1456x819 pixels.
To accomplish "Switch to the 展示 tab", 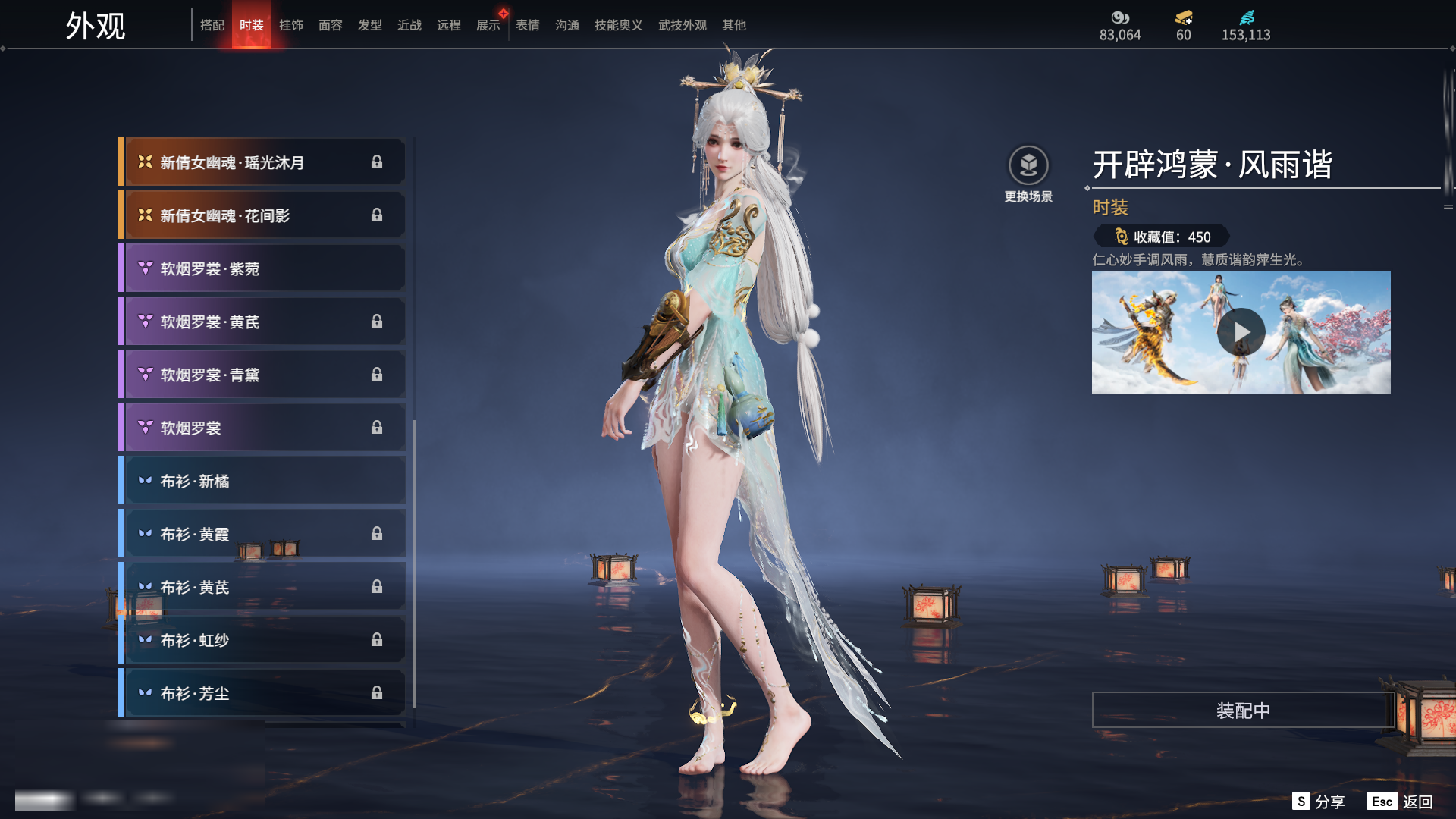I will point(488,25).
